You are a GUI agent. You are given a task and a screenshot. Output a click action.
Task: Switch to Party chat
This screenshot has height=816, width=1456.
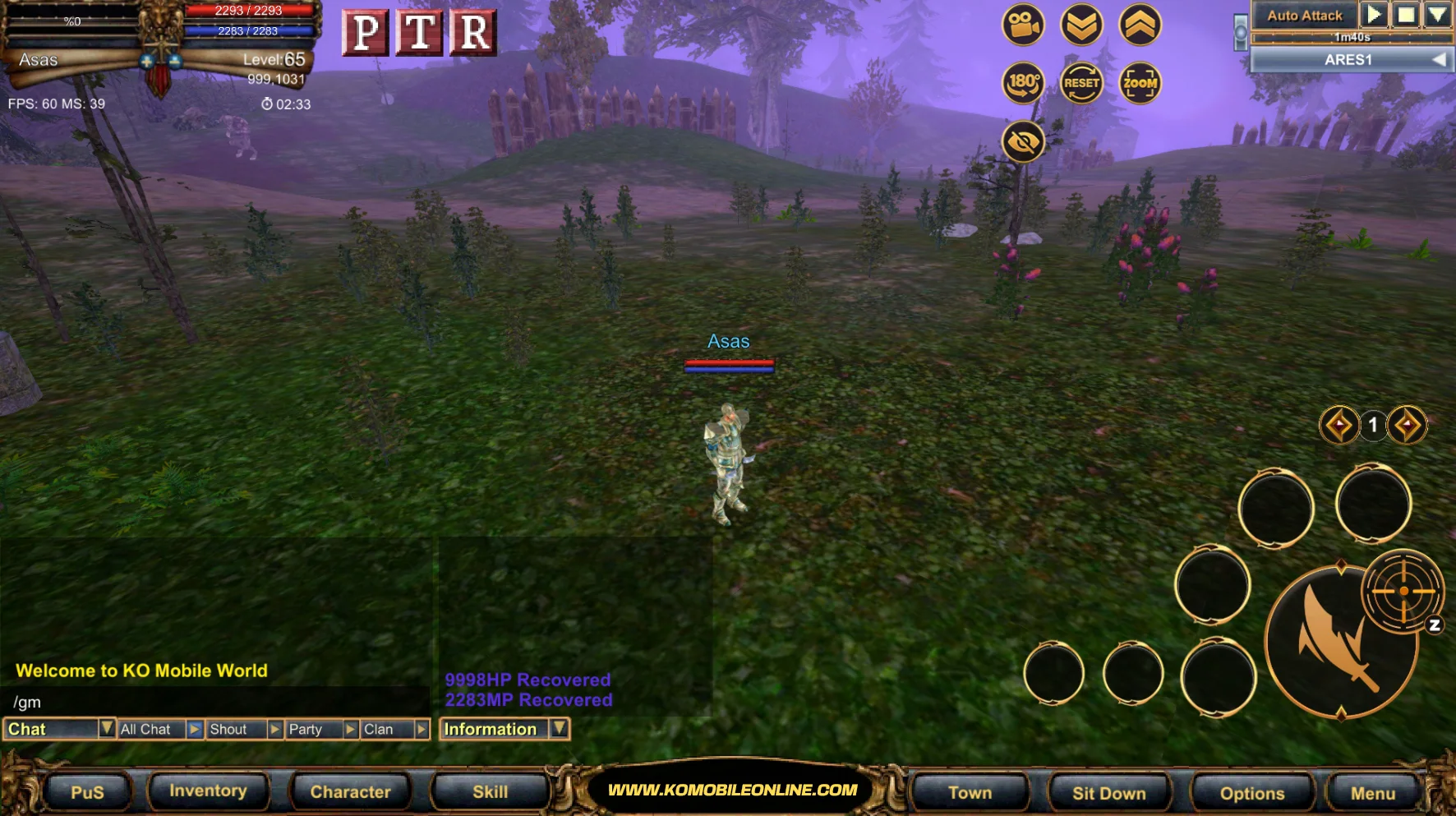[x=313, y=730]
